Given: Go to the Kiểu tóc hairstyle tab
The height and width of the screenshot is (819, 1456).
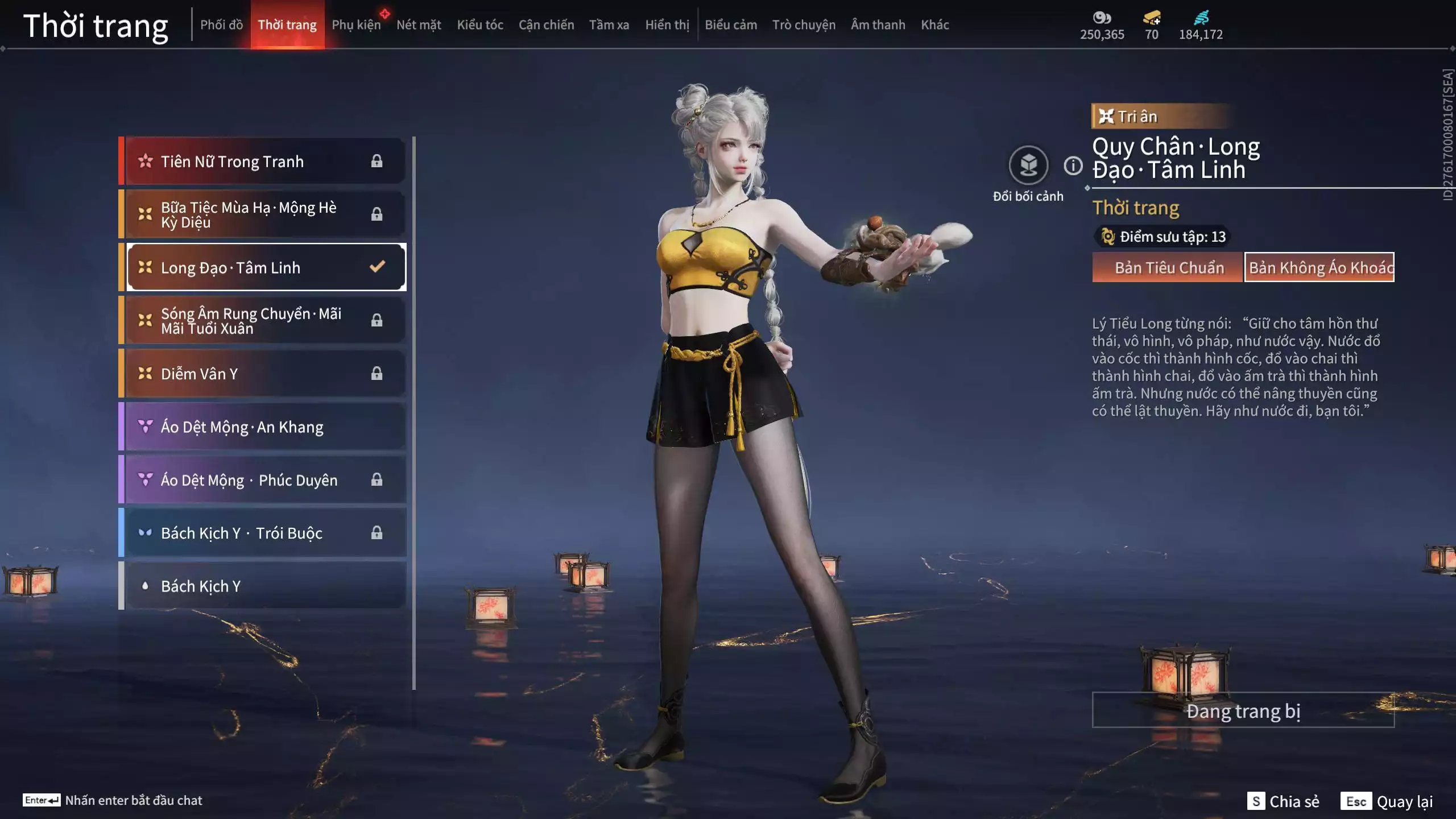Looking at the screenshot, I should click(x=480, y=25).
